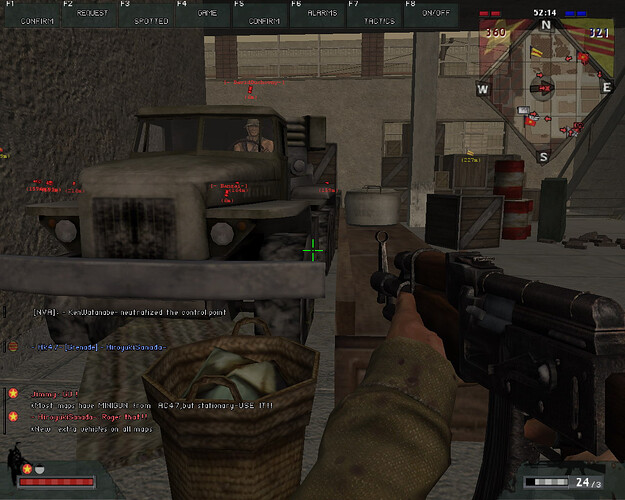Viewport: 625px width, 500px height.
Task: Open the F4 Game radio menu
Action: (x=207, y=13)
